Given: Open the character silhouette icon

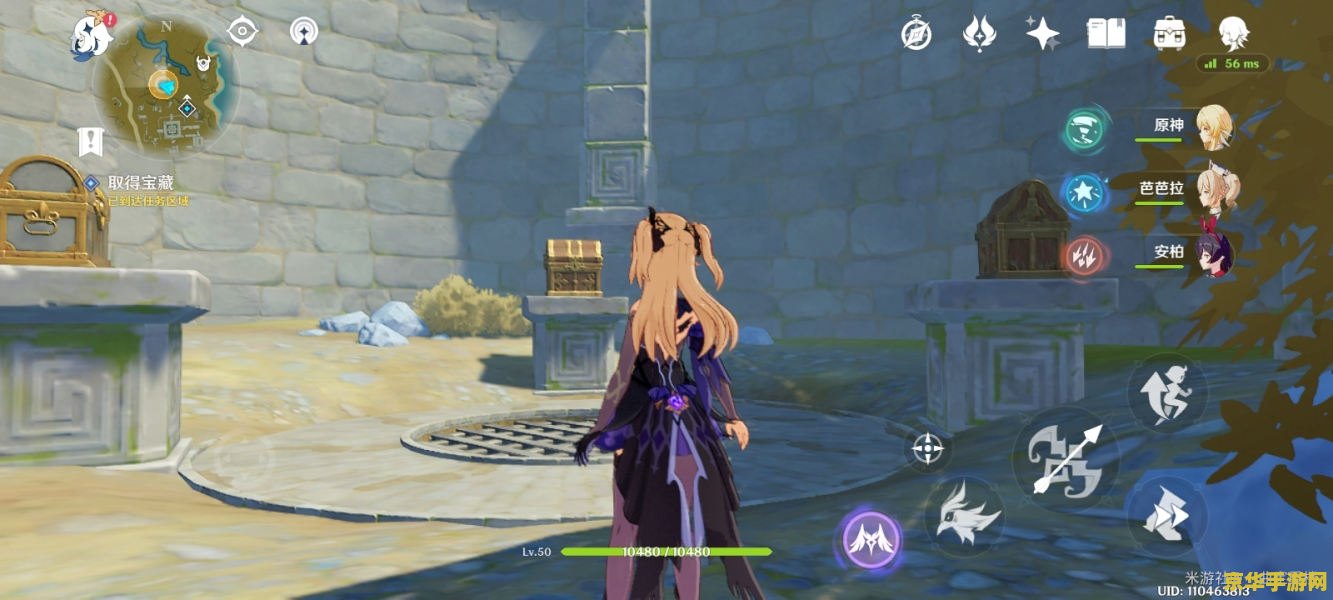Looking at the screenshot, I should tap(1233, 34).
